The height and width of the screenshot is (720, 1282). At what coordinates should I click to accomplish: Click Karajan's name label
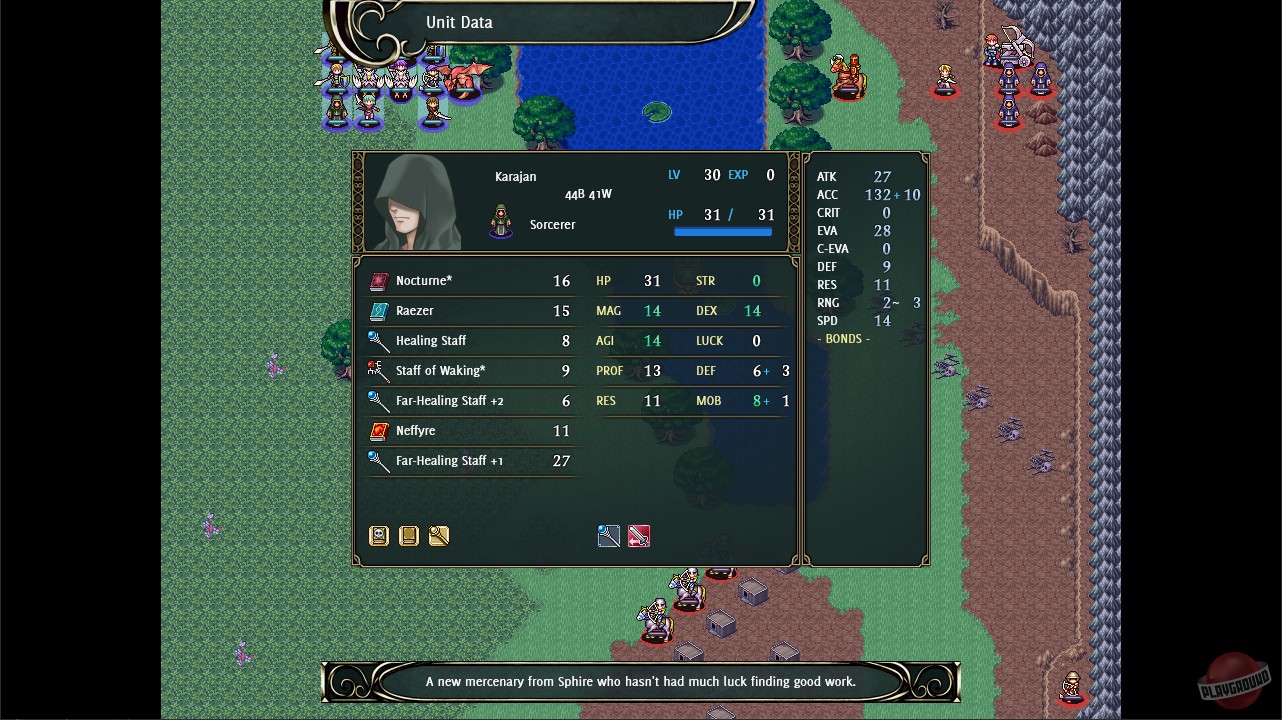pyautogui.click(x=516, y=176)
